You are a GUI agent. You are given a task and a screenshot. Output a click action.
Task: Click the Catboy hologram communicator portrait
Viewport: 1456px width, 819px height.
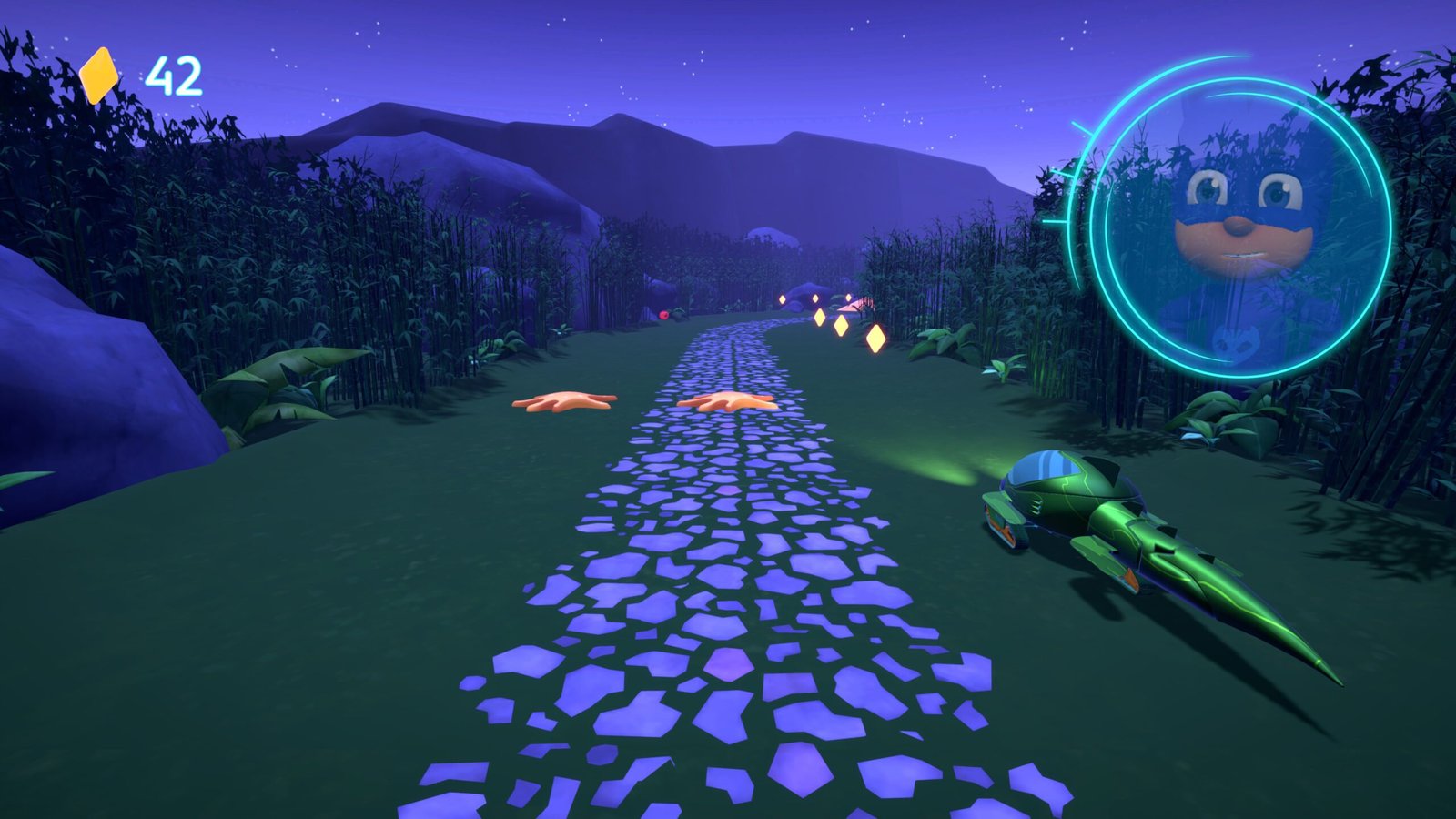click(1240, 227)
